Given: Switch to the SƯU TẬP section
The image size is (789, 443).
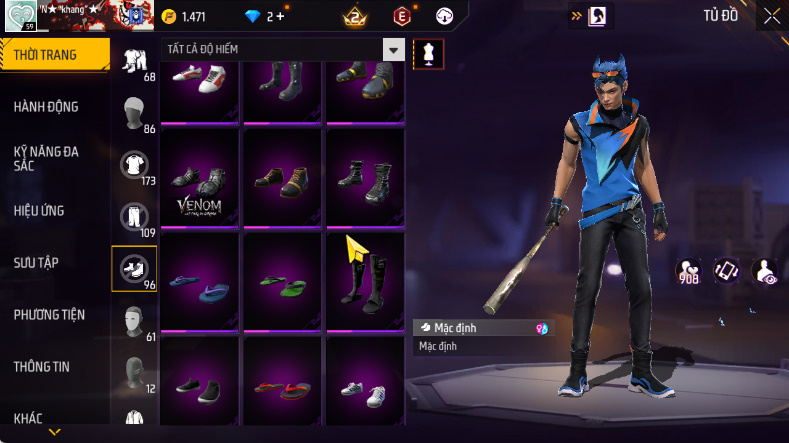Looking at the screenshot, I should 36,262.
